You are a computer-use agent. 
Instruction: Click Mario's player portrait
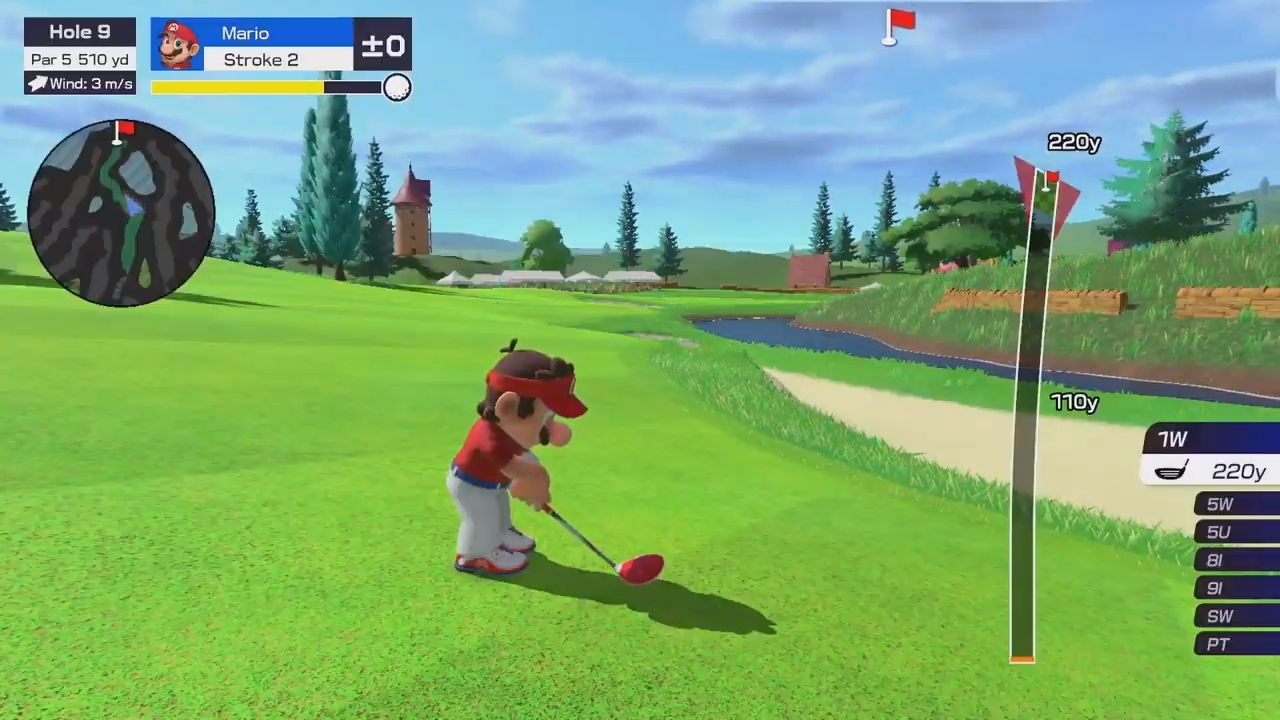178,45
